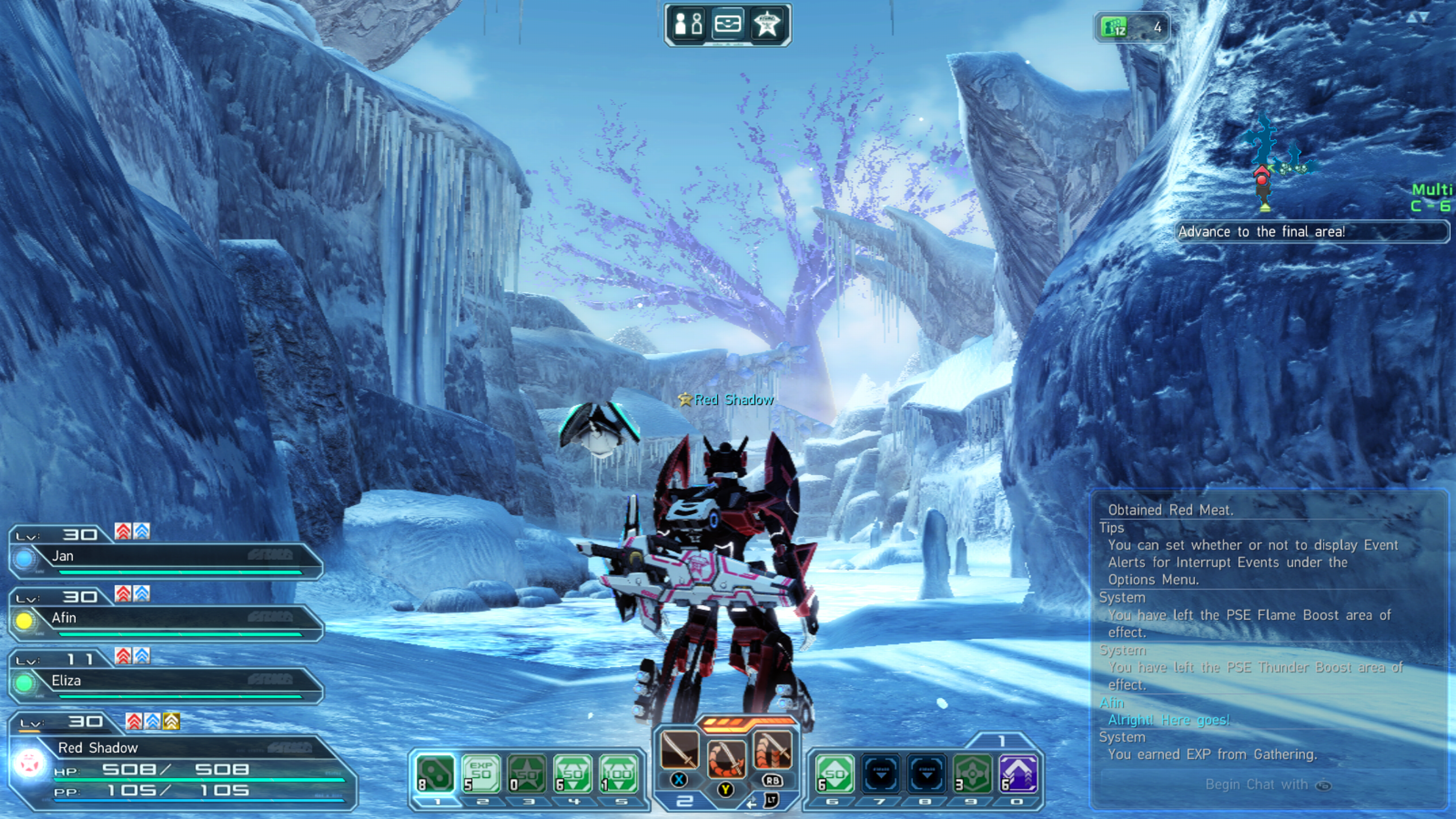Select the 'Advance to the final area!' objective
Screen dimensions: 1456x819
[x=1311, y=232]
